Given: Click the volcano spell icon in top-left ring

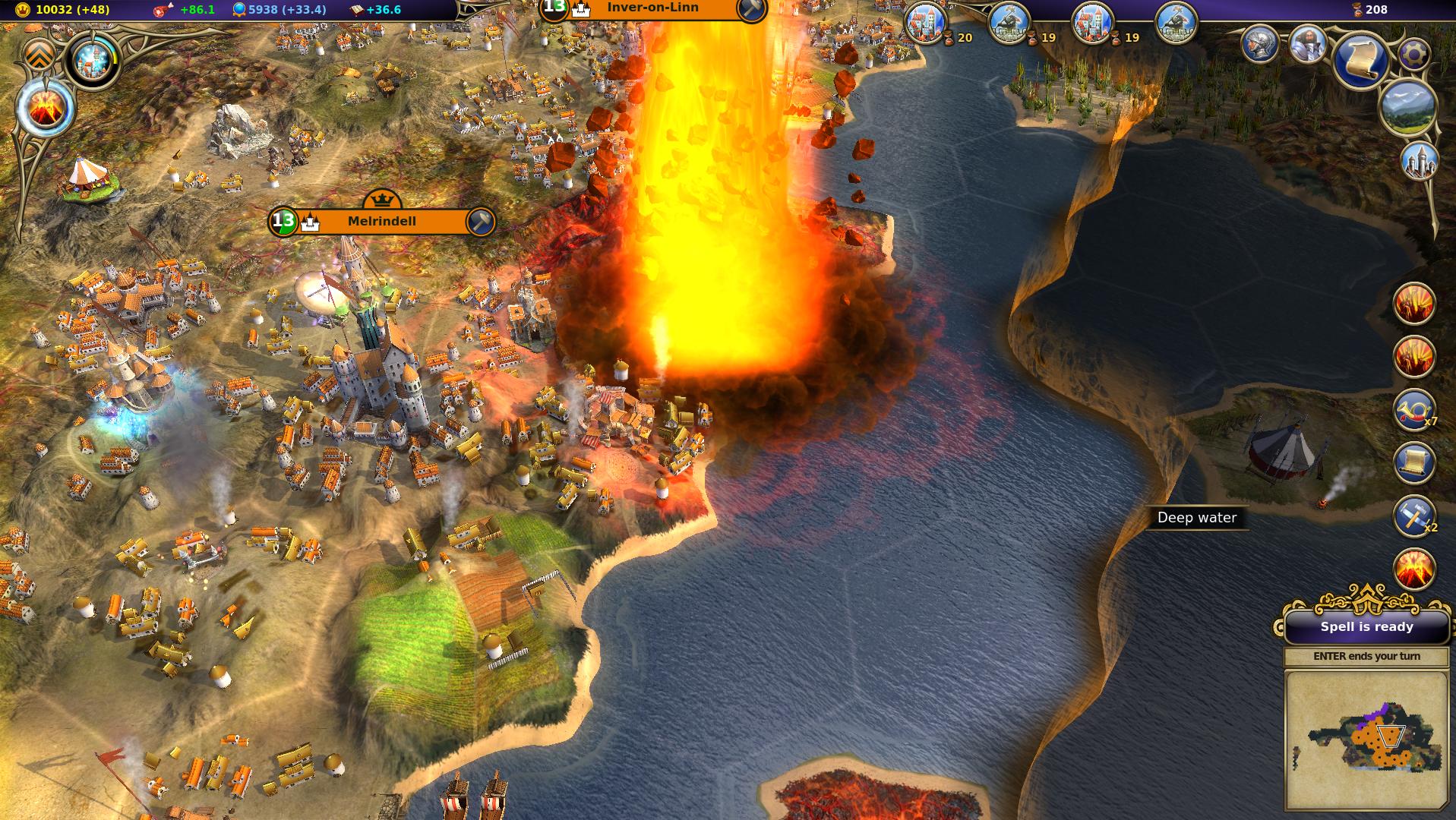Looking at the screenshot, I should (44, 109).
